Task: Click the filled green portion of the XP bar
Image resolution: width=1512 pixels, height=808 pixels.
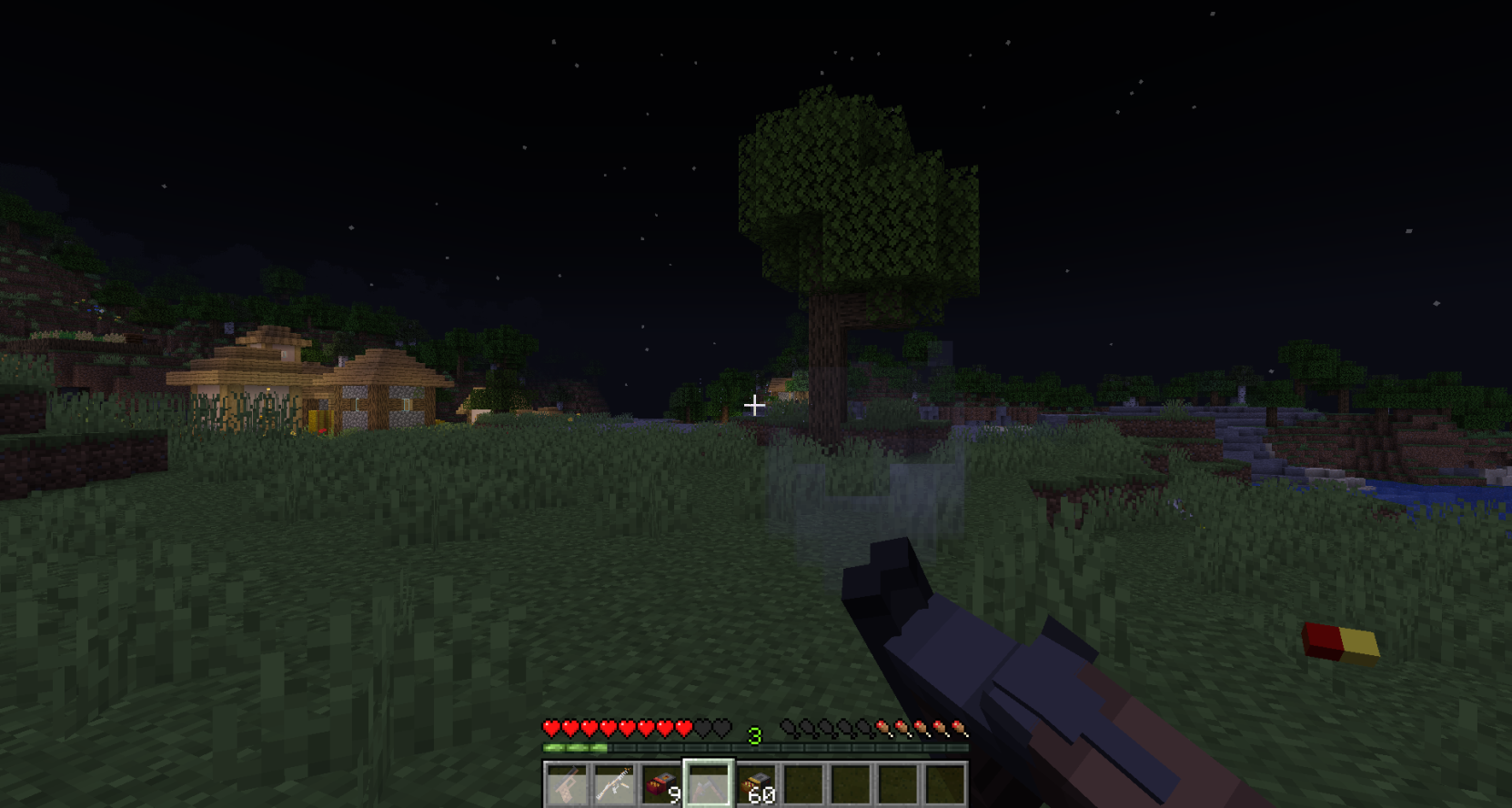Action: [x=573, y=749]
